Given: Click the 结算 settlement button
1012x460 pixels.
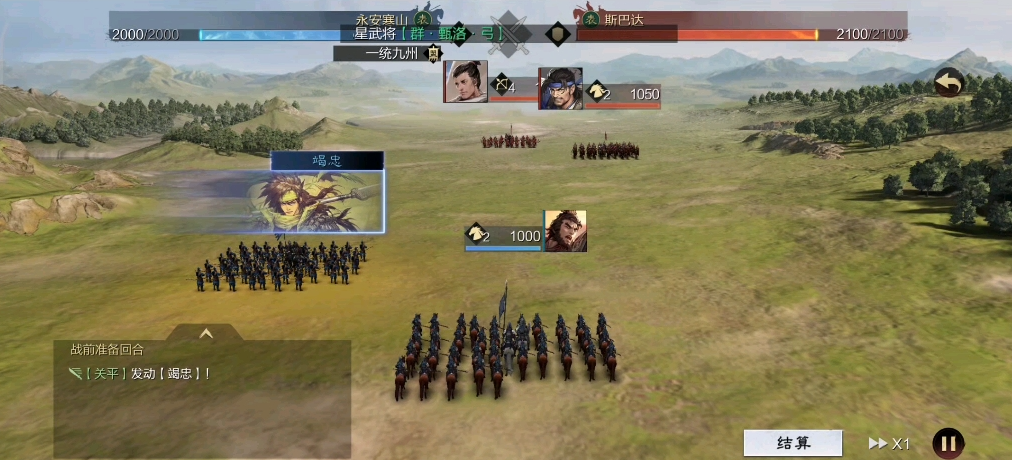Looking at the screenshot, I should (x=793, y=443).
